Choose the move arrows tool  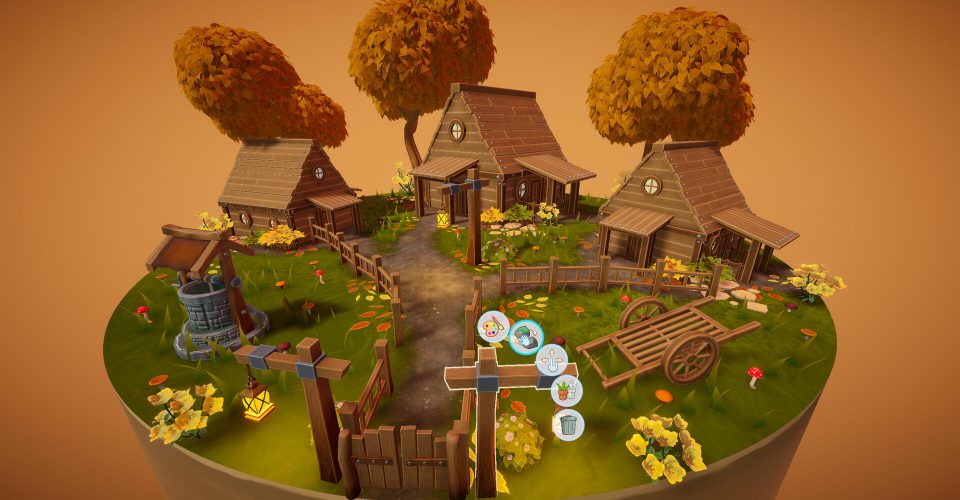click(551, 360)
